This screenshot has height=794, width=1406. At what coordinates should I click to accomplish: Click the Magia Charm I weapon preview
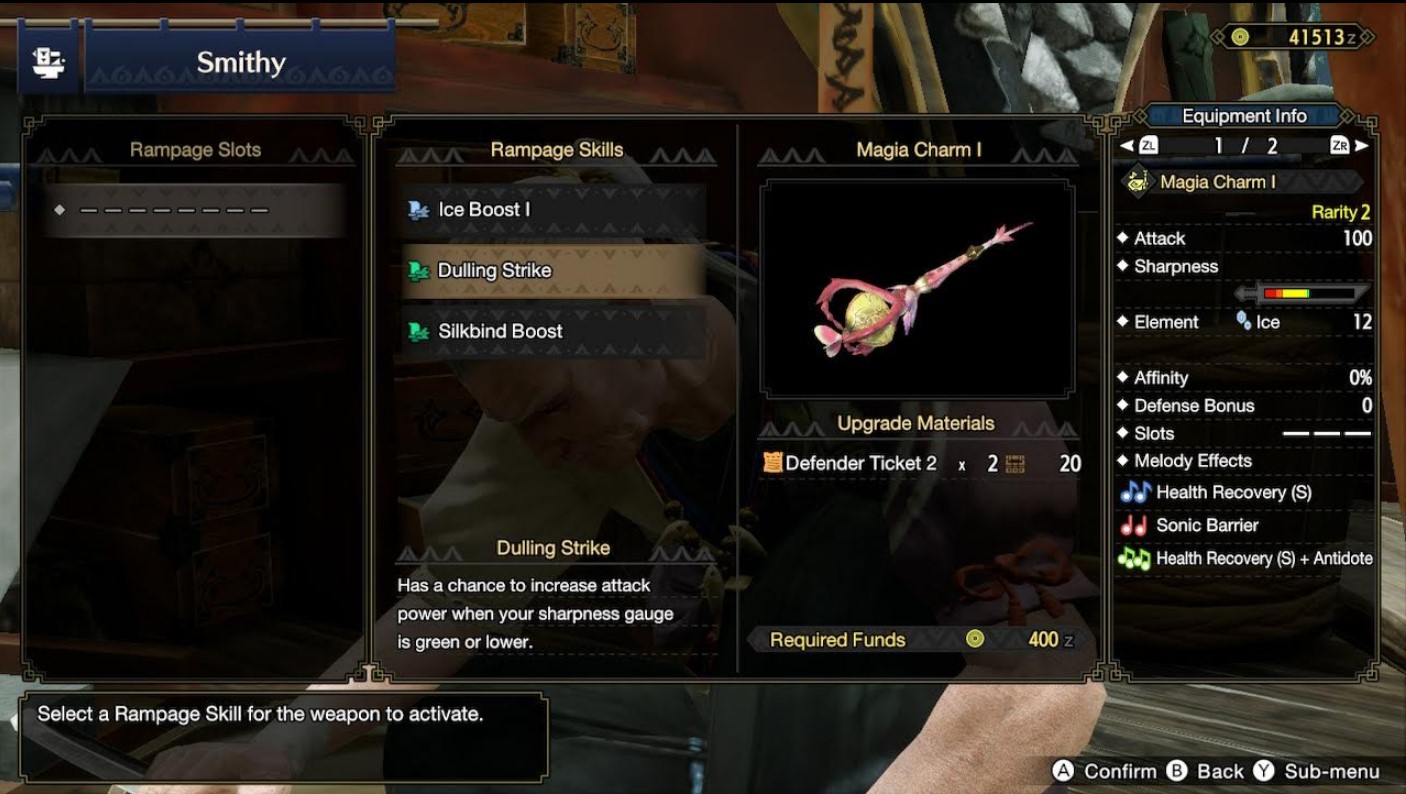pos(917,289)
